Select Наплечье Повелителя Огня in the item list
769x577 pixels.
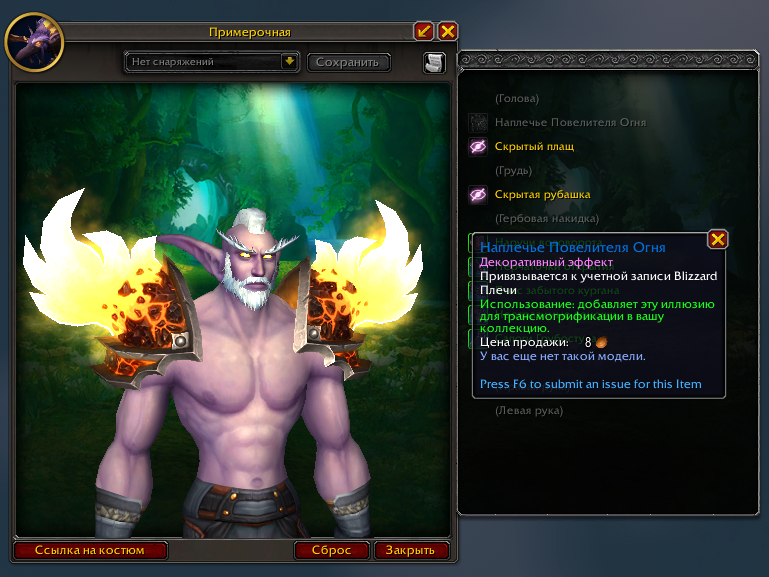556,122
